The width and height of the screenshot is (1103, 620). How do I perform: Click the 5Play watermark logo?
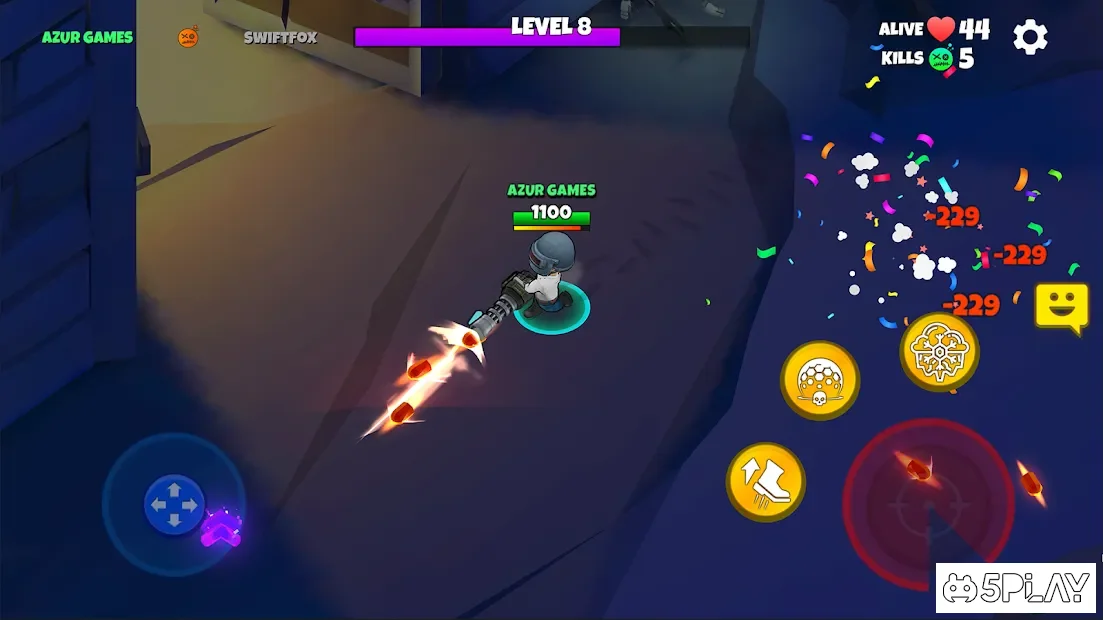(1016, 588)
